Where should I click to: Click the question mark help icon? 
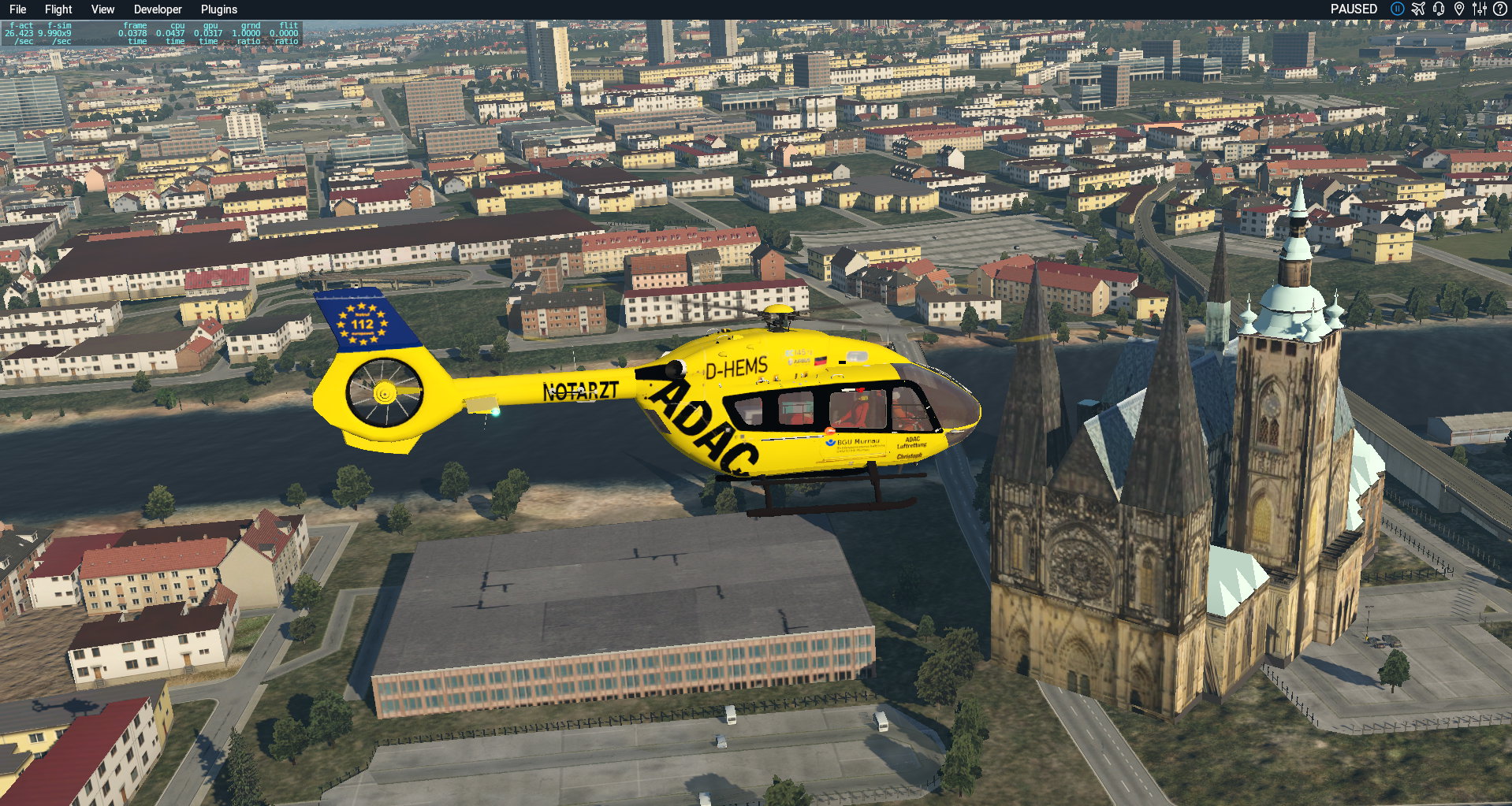(x=1499, y=9)
